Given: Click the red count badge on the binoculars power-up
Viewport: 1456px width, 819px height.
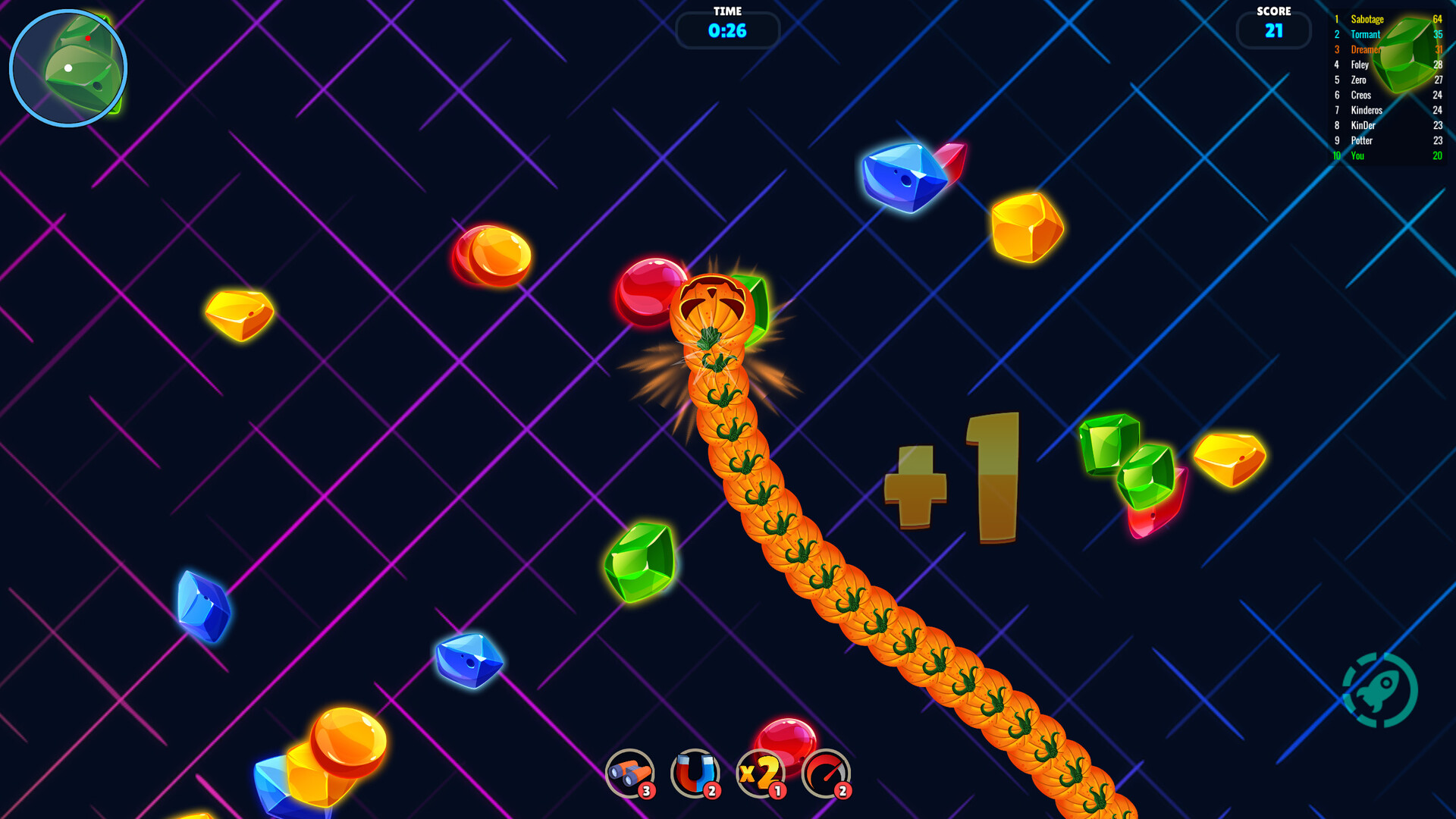Looking at the screenshot, I should [x=646, y=792].
